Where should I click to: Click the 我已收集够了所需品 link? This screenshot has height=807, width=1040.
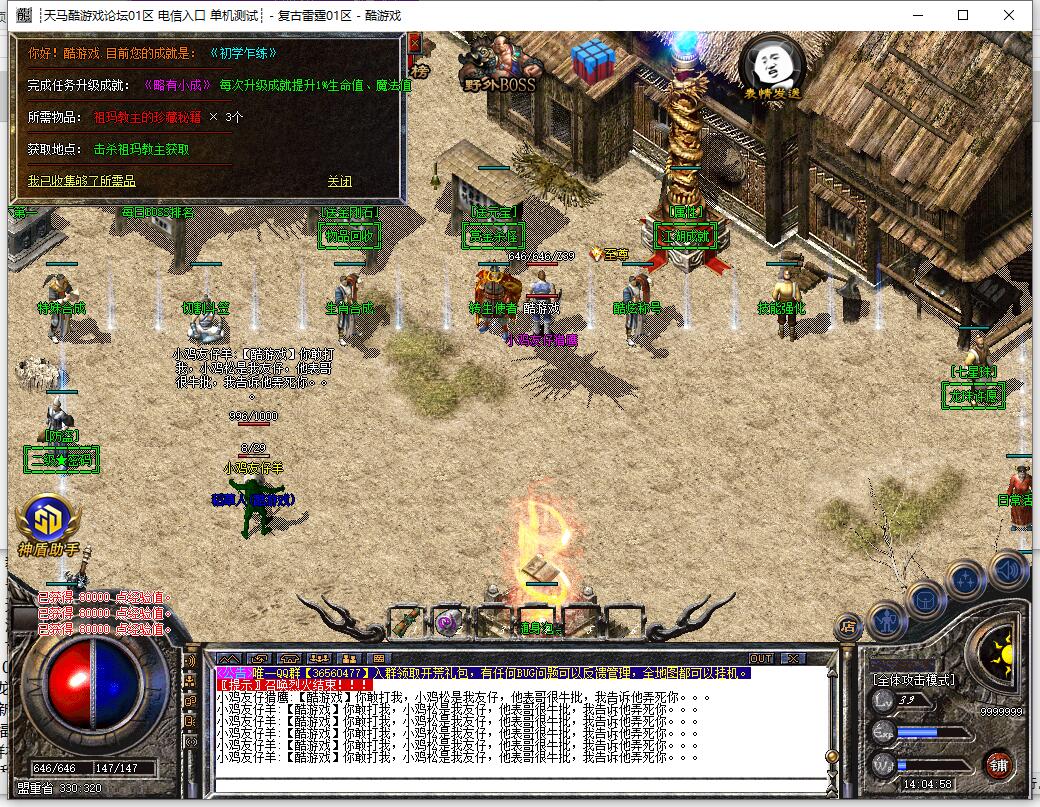point(81,181)
